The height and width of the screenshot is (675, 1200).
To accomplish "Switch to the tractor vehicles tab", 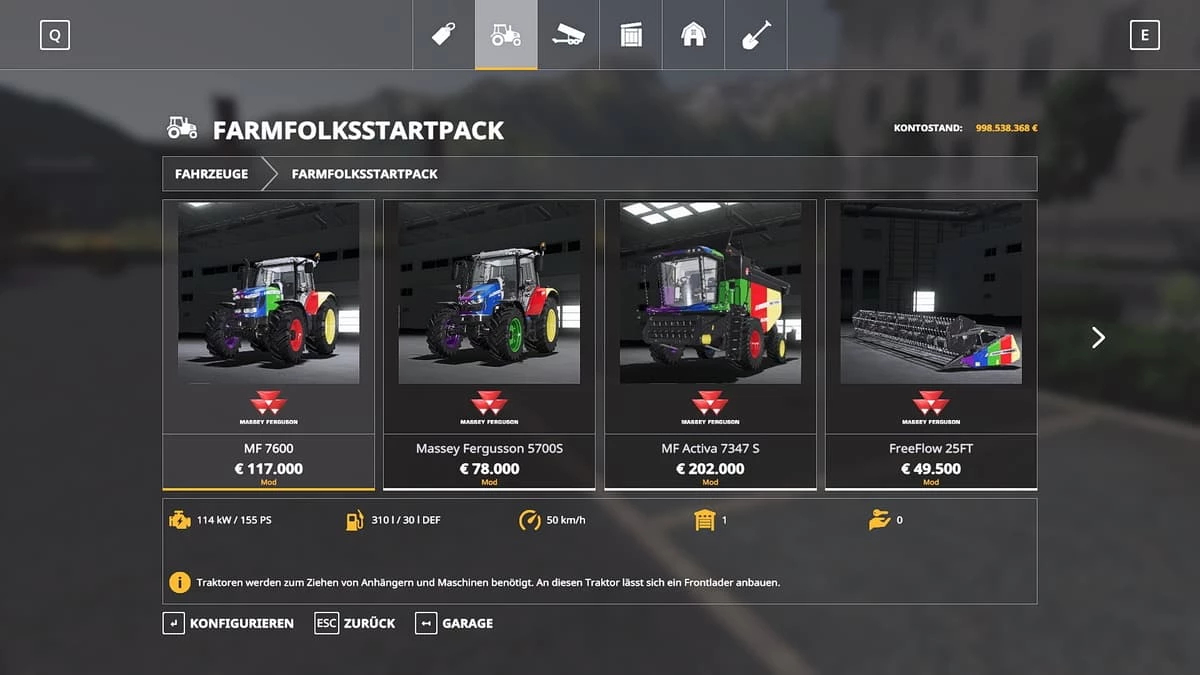I will (x=506, y=35).
